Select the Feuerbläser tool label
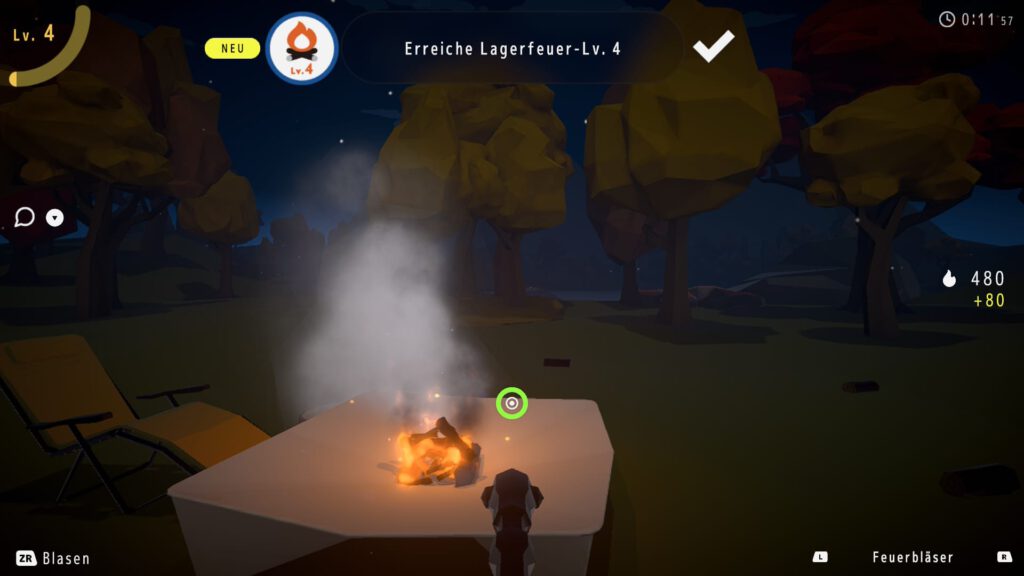The height and width of the screenshot is (576, 1024). (912, 557)
